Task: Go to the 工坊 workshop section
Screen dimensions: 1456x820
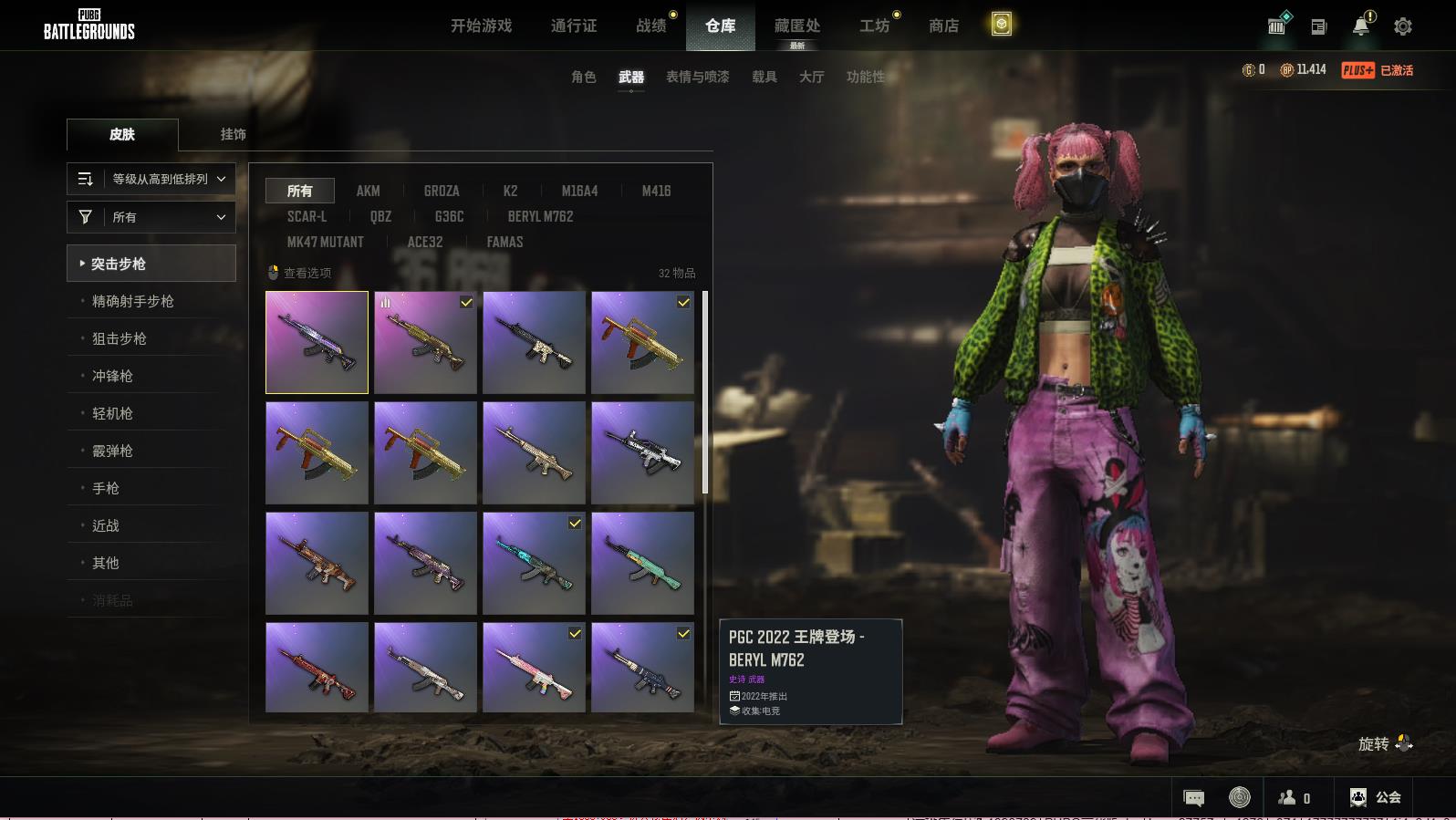Action: point(874,26)
